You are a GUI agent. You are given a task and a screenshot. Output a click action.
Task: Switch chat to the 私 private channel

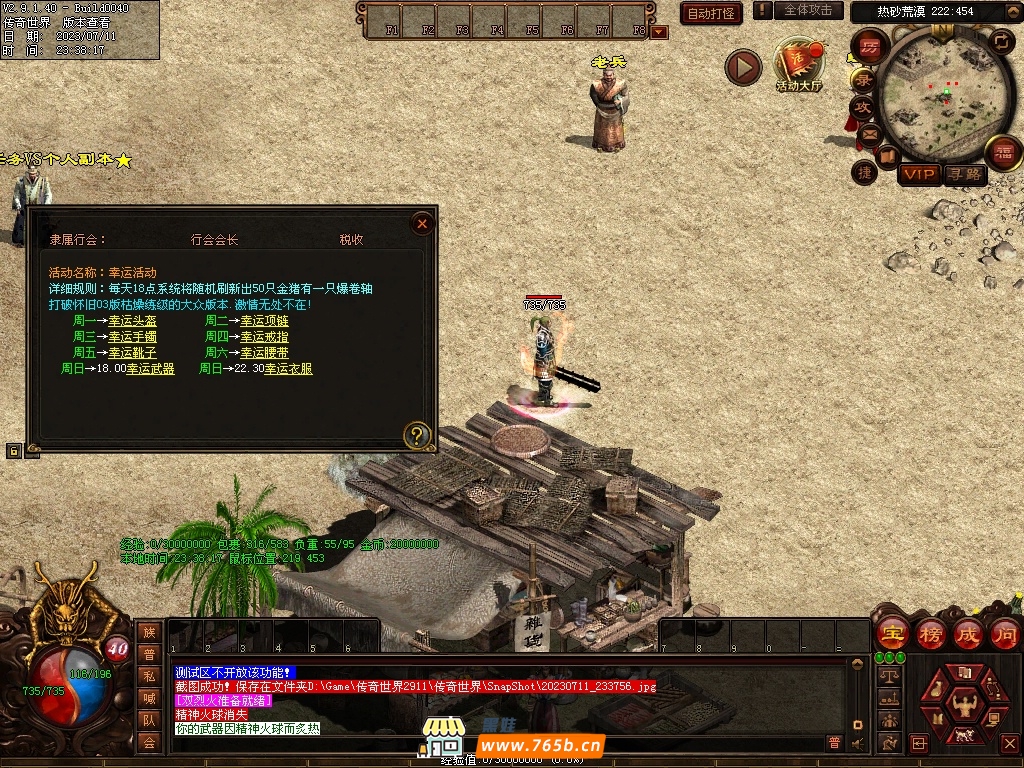pos(149,676)
